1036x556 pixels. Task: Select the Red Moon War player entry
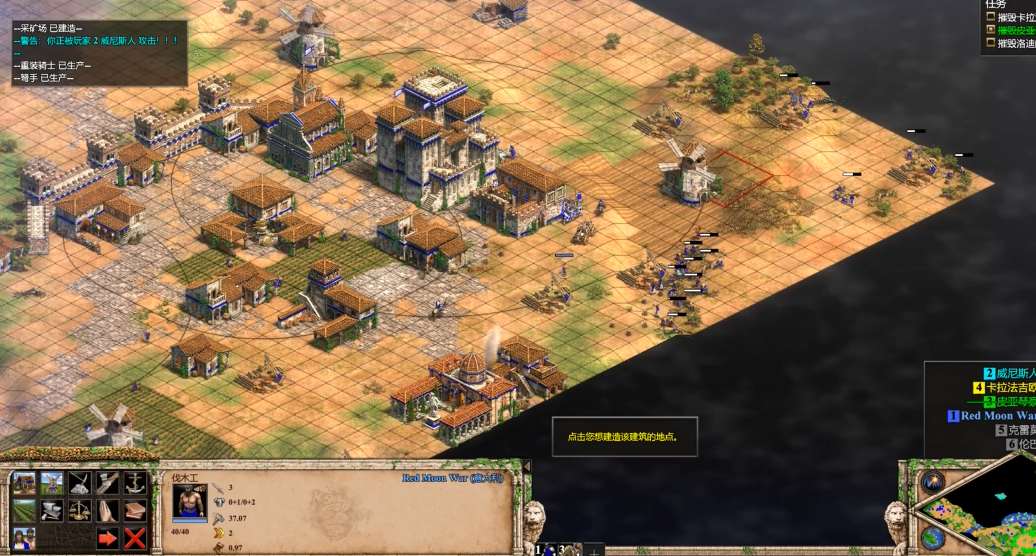pos(995,416)
